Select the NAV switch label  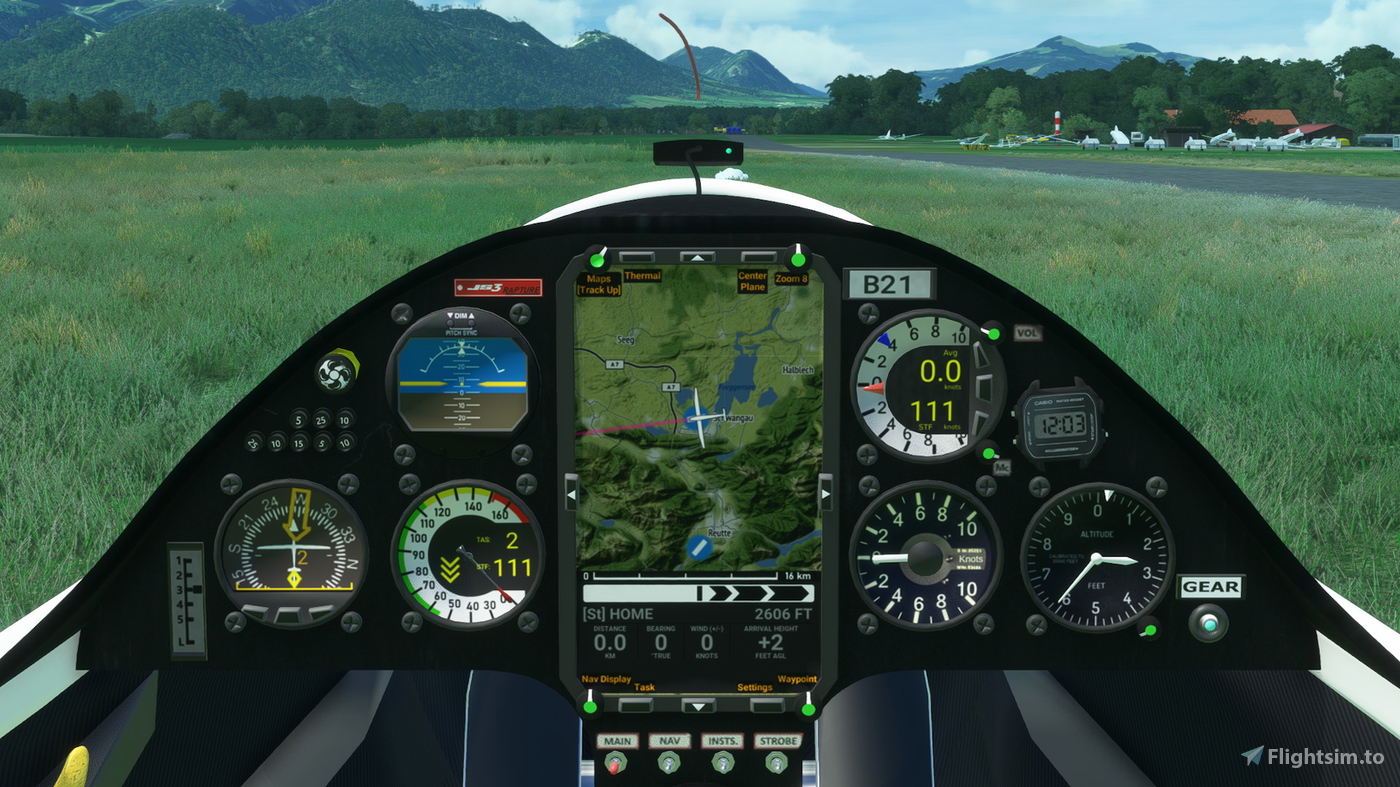pyautogui.click(x=668, y=741)
